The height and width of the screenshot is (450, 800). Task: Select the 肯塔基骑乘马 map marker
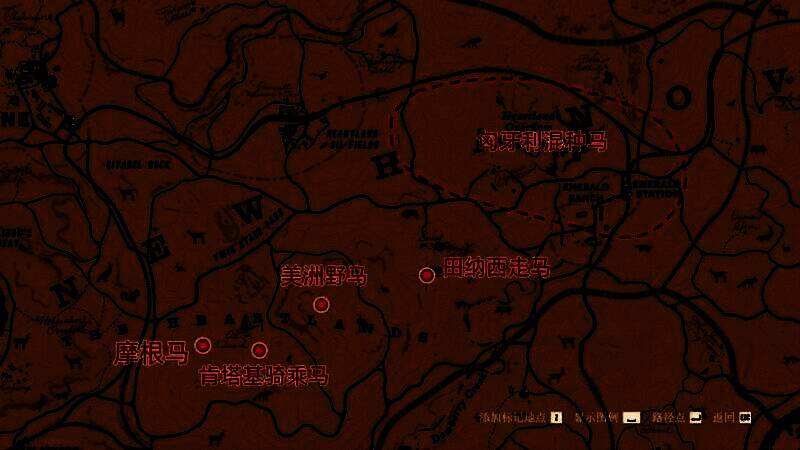[x=259, y=350]
